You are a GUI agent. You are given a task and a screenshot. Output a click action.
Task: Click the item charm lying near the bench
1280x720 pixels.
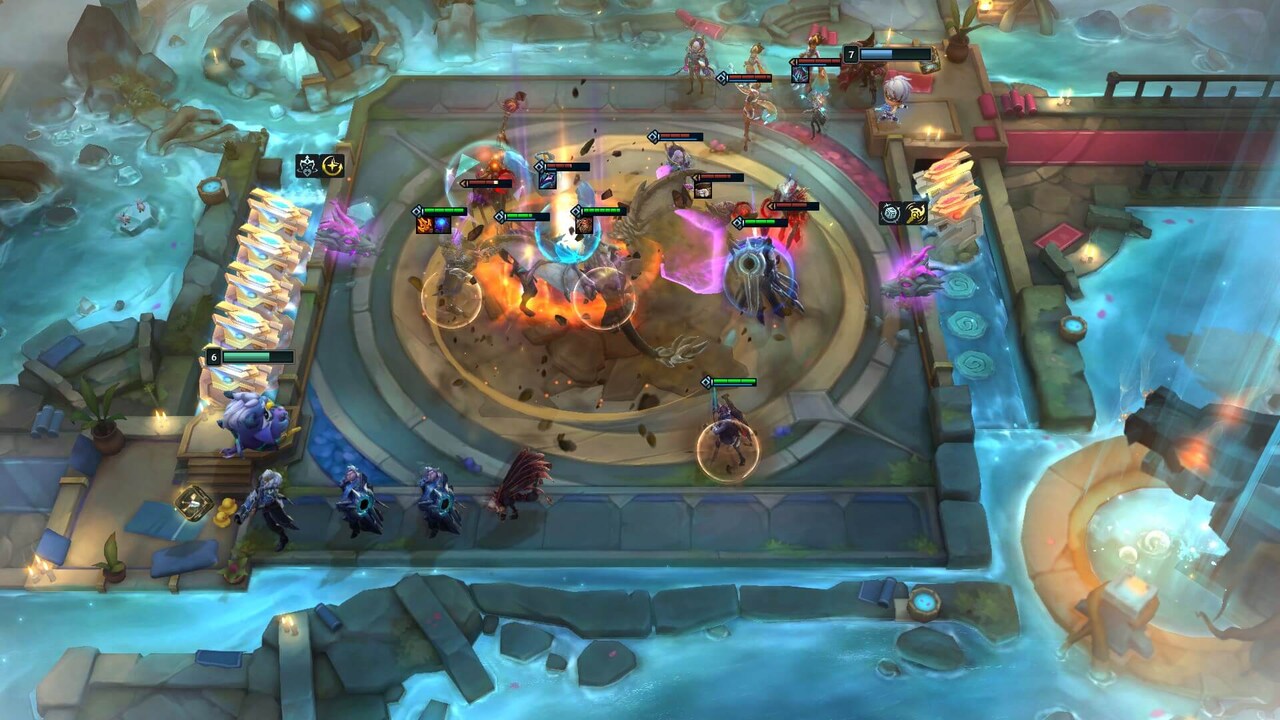click(193, 503)
